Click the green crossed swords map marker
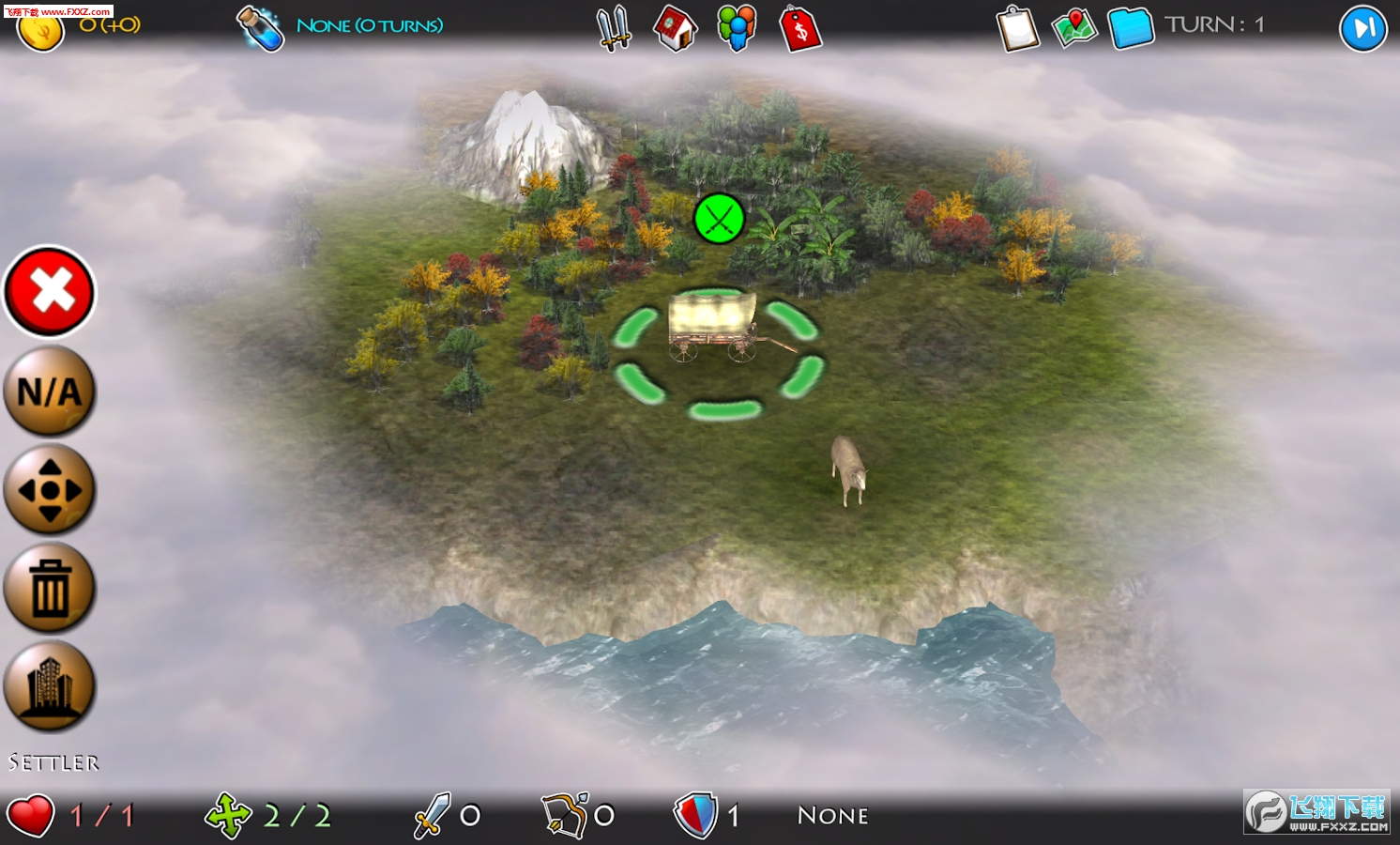 [719, 219]
